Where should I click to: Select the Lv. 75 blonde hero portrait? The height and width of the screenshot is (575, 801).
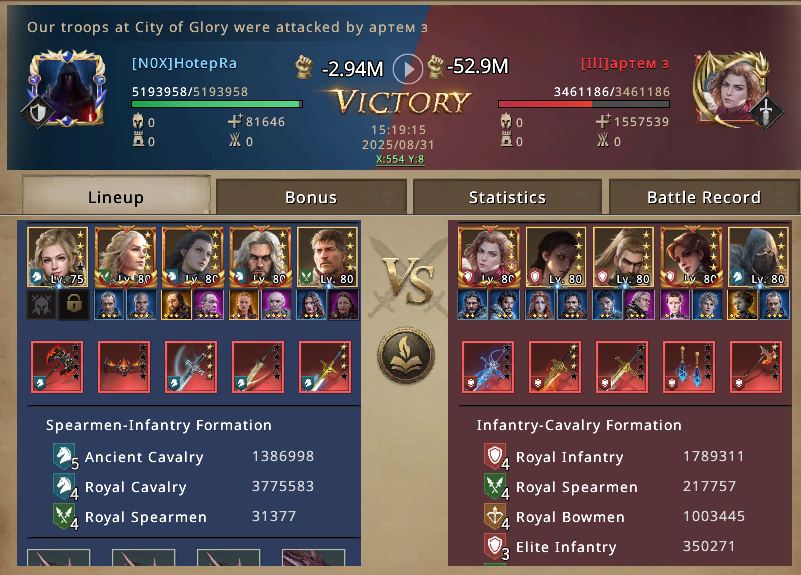click(57, 257)
